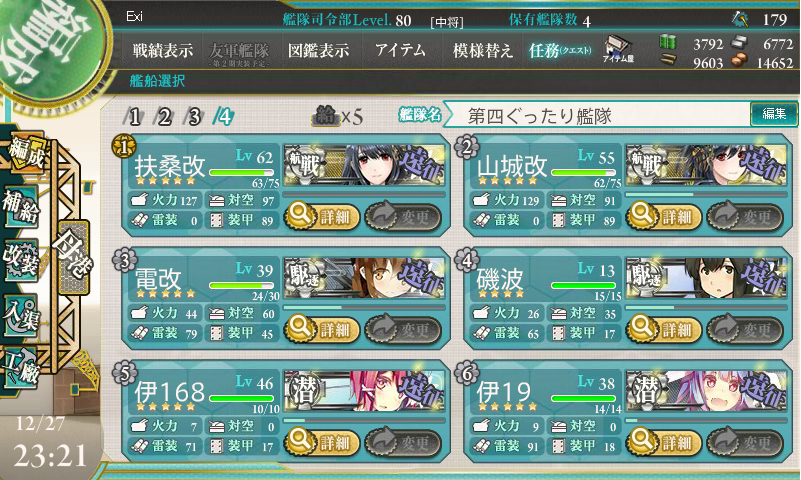Image resolution: width=801 pixels, height=480 pixels.
Task: Switch to fleet tab 3
Action: pyautogui.click(x=195, y=115)
